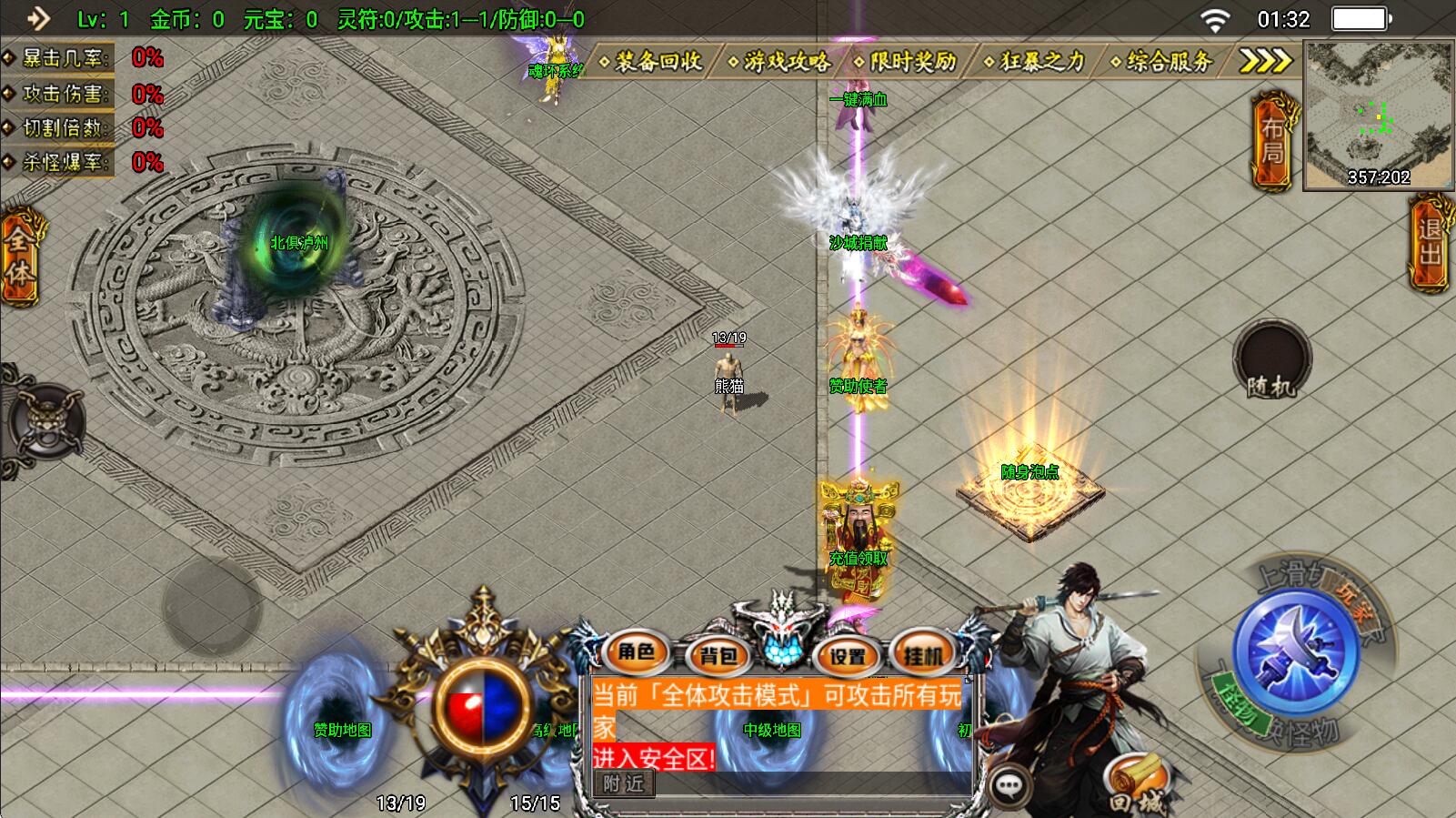1456x818 pixels.
Task: Use the 回城 return-to-town scroll
Action: [x=1136, y=785]
